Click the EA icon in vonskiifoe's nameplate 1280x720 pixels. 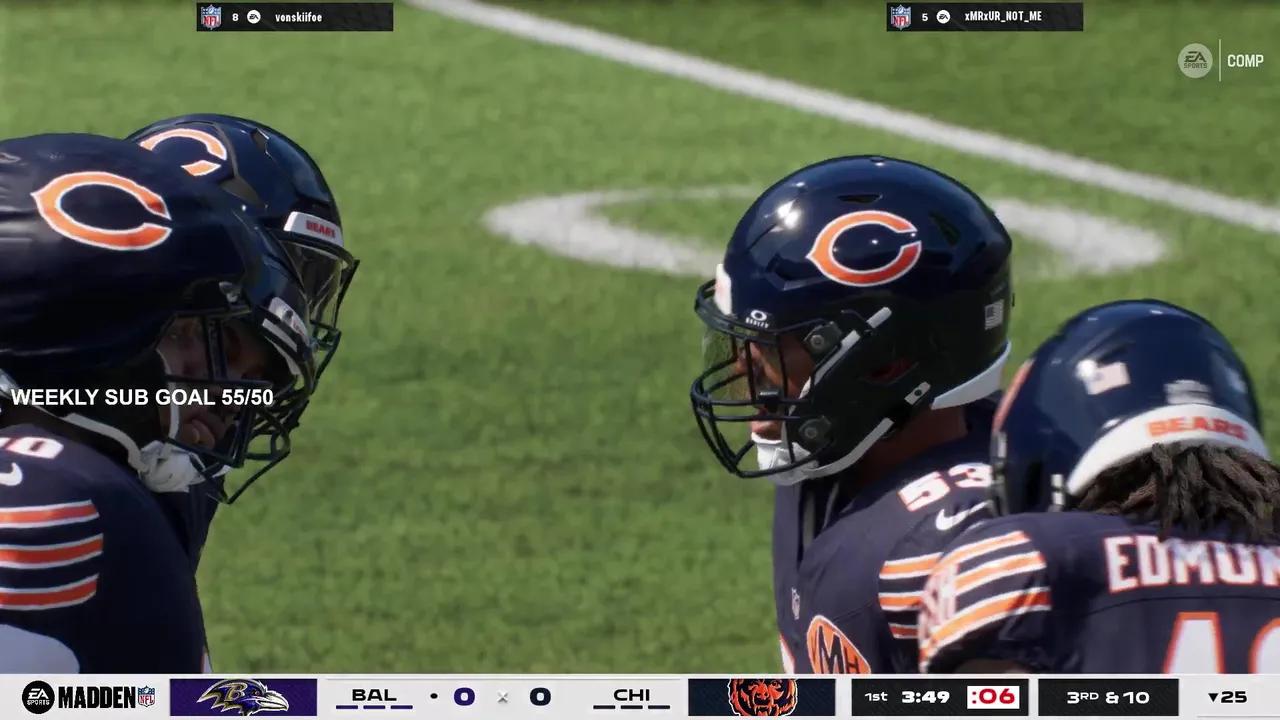pyautogui.click(x=252, y=17)
